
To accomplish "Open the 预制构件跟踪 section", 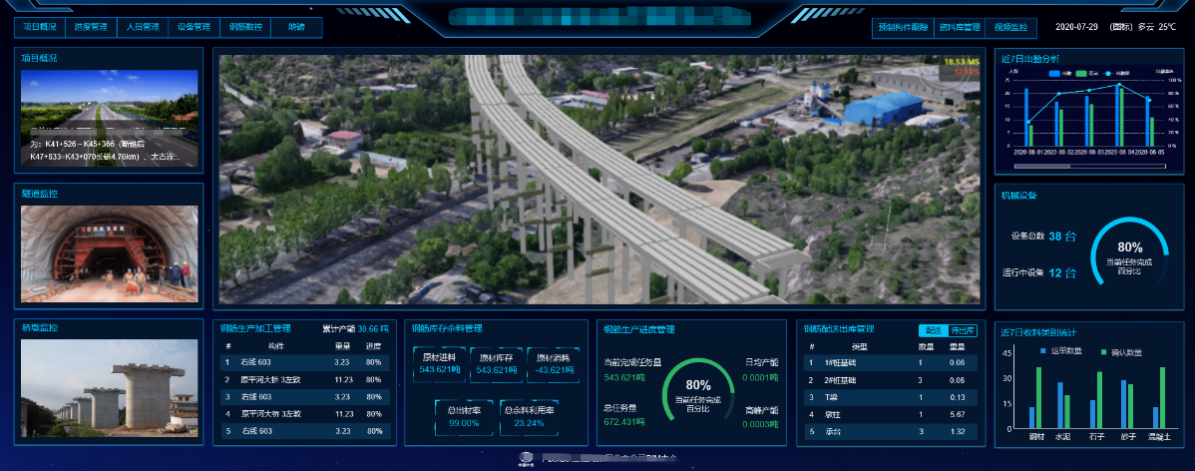I will (x=903, y=28).
